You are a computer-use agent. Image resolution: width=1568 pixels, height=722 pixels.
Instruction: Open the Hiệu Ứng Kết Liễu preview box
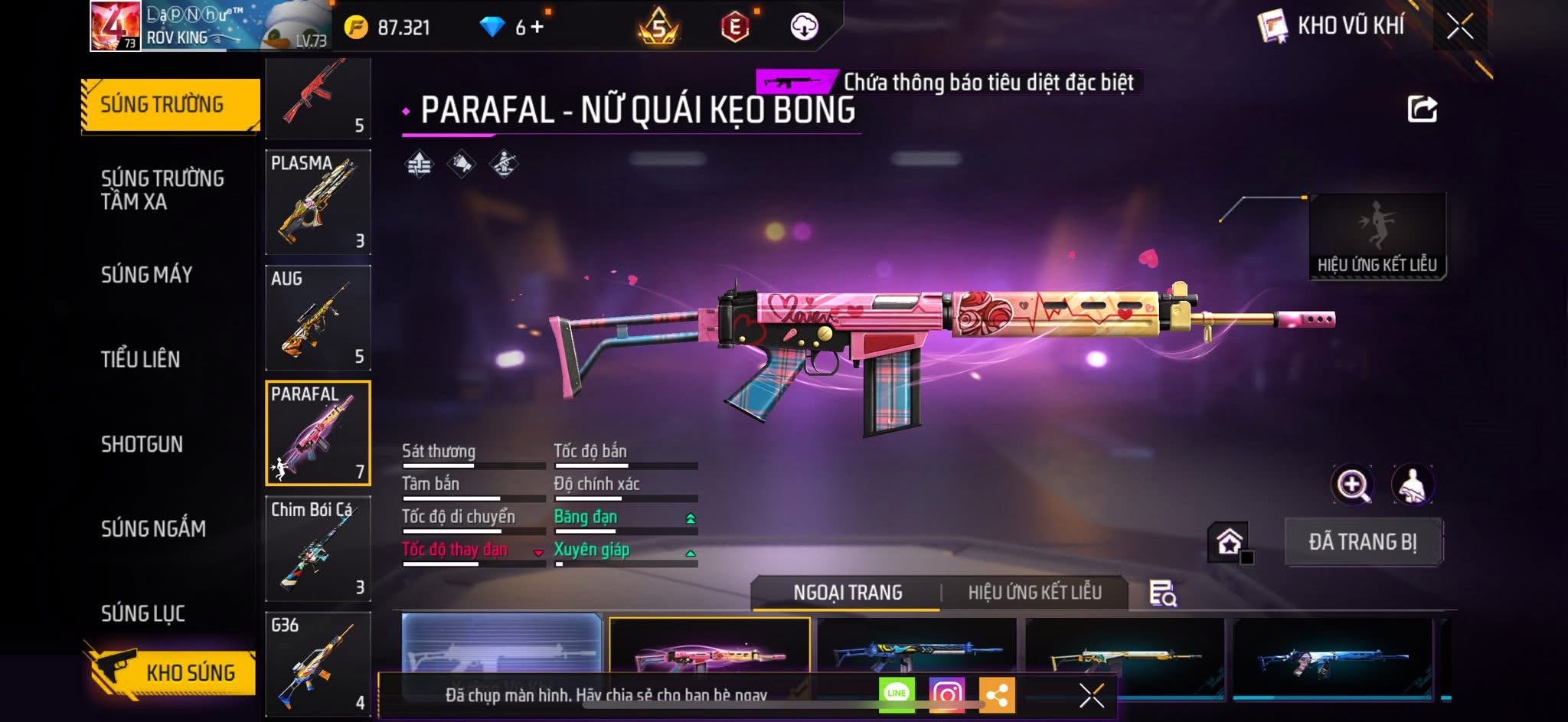point(1377,236)
